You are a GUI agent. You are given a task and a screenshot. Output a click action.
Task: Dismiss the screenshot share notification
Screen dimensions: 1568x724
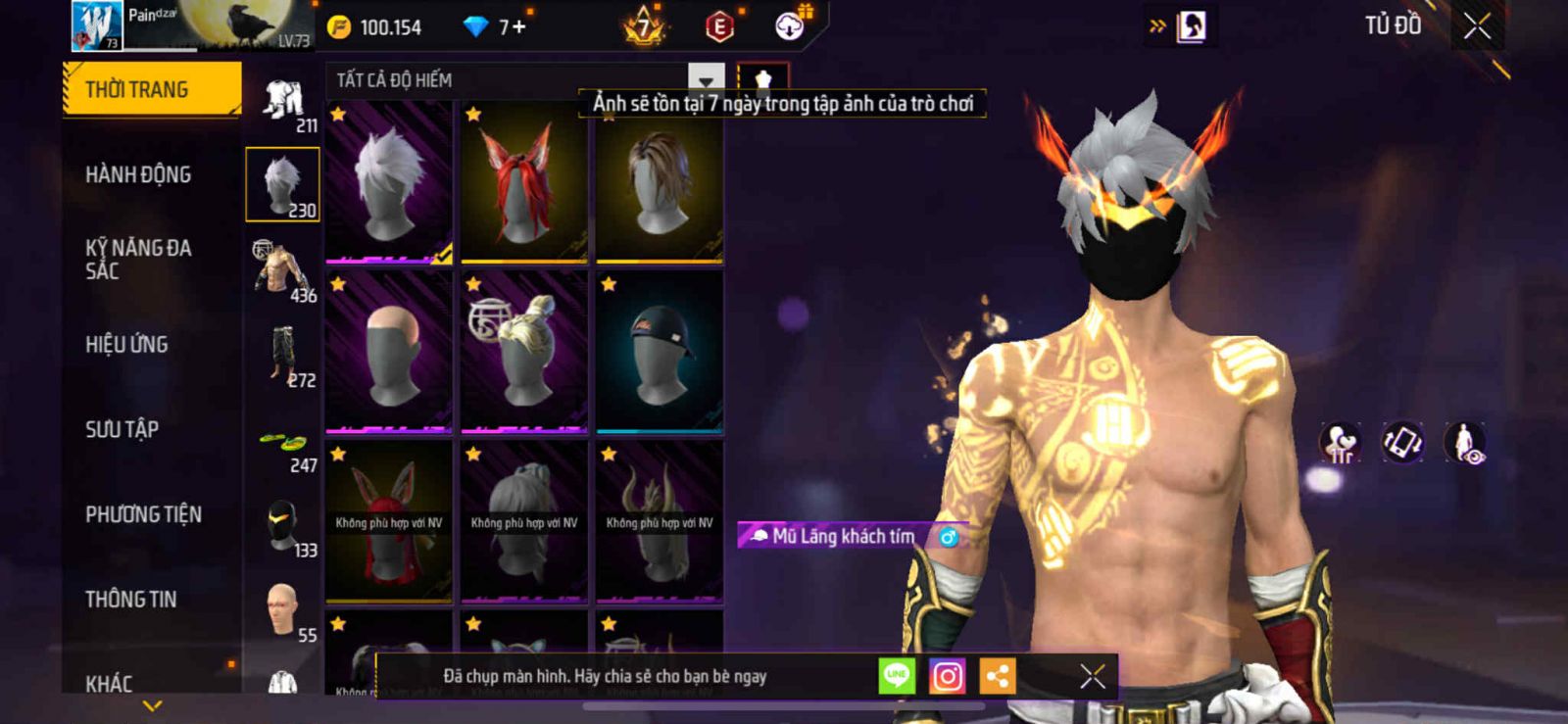1093,676
